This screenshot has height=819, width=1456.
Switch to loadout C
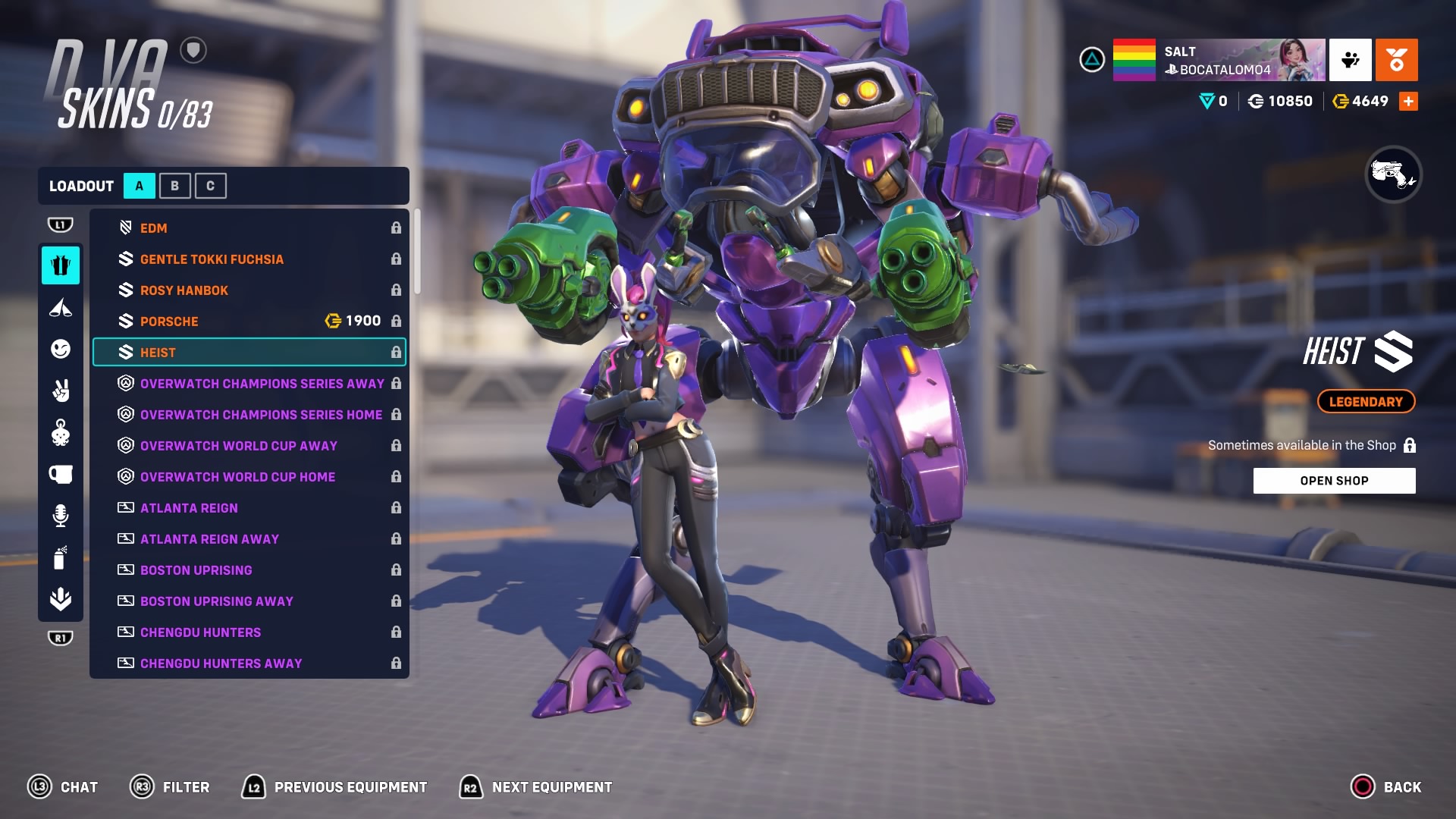pyautogui.click(x=210, y=186)
